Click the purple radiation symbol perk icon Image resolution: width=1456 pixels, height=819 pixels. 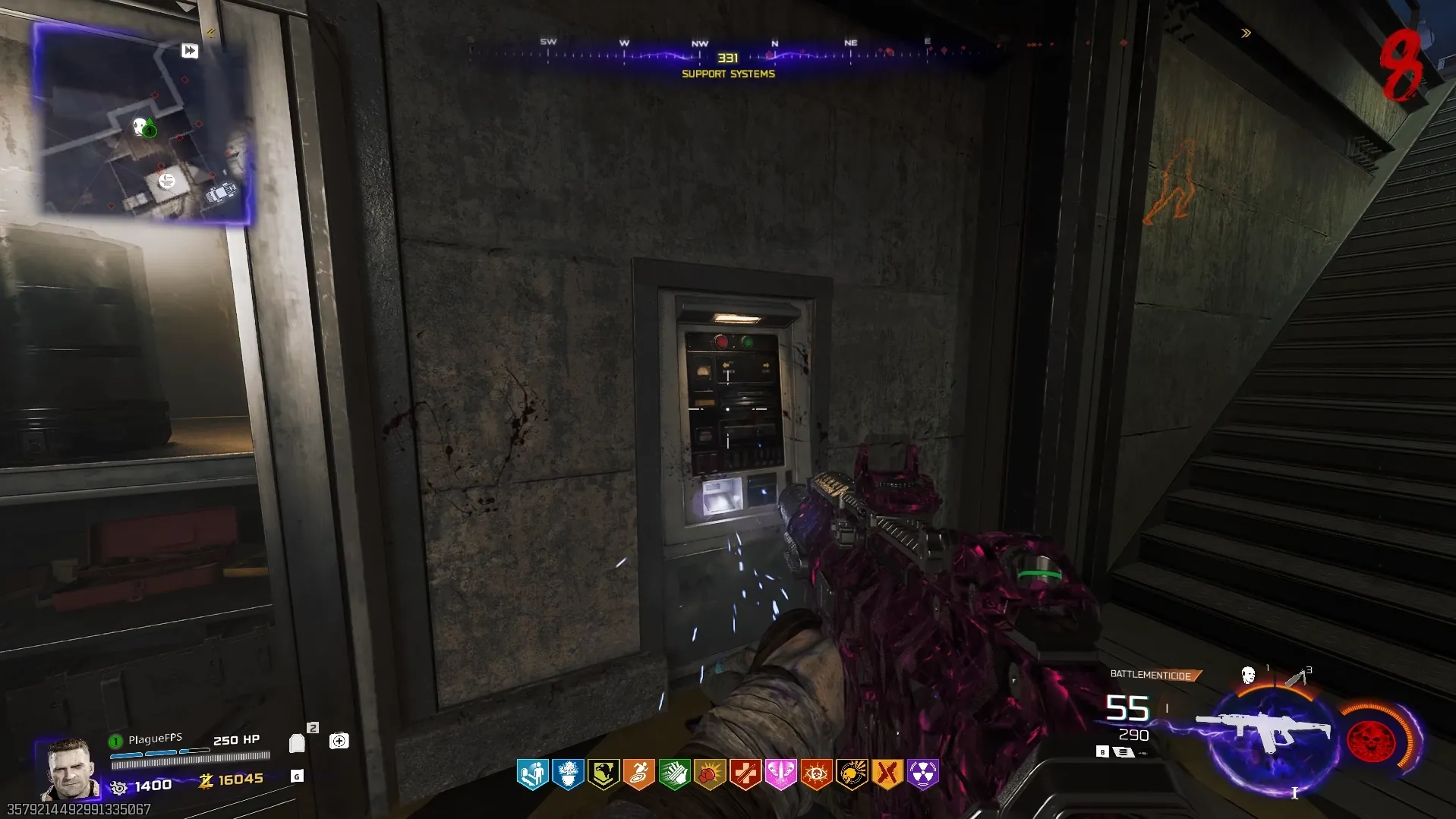point(922,774)
